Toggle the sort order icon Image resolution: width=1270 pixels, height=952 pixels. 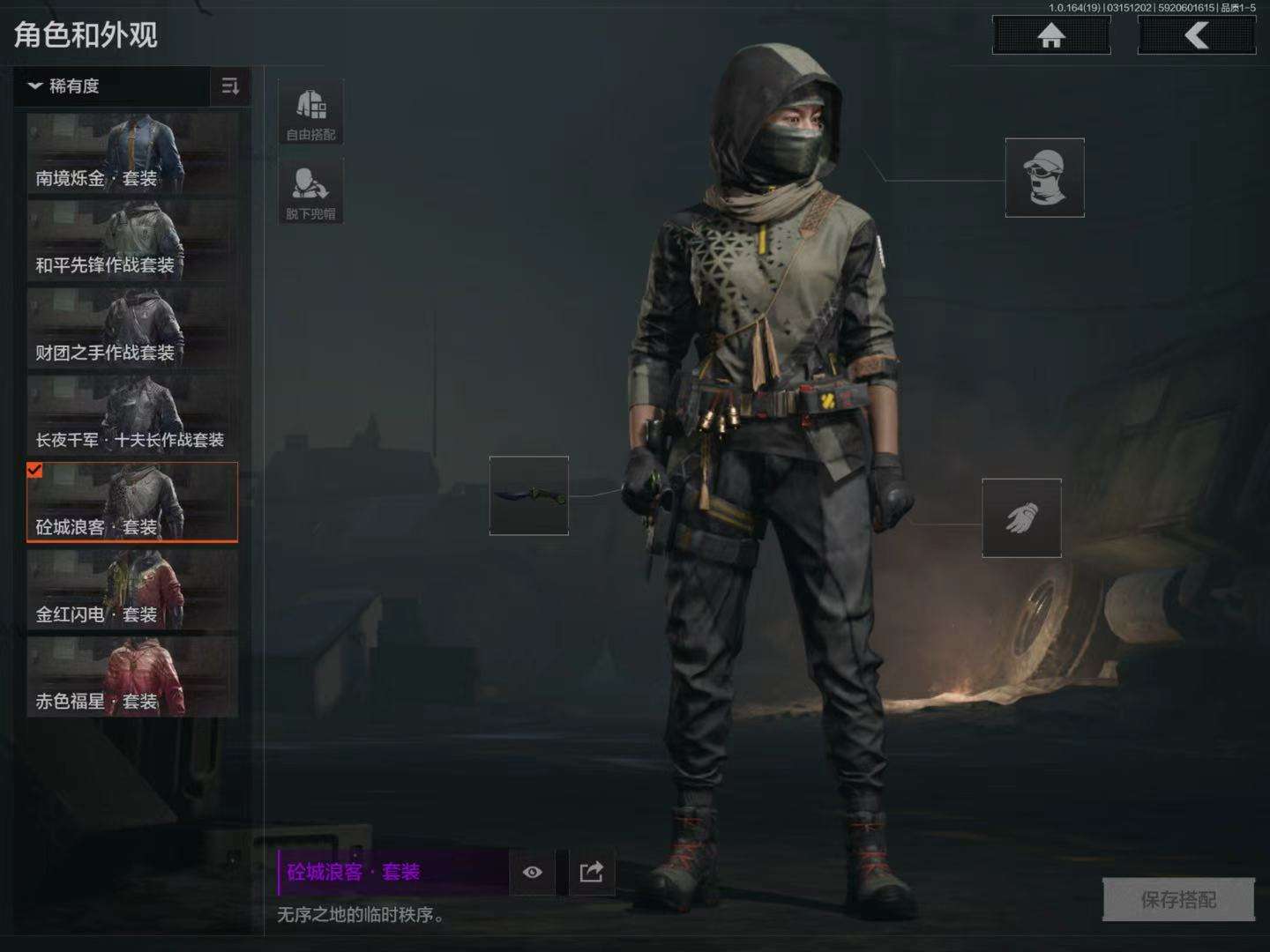230,86
